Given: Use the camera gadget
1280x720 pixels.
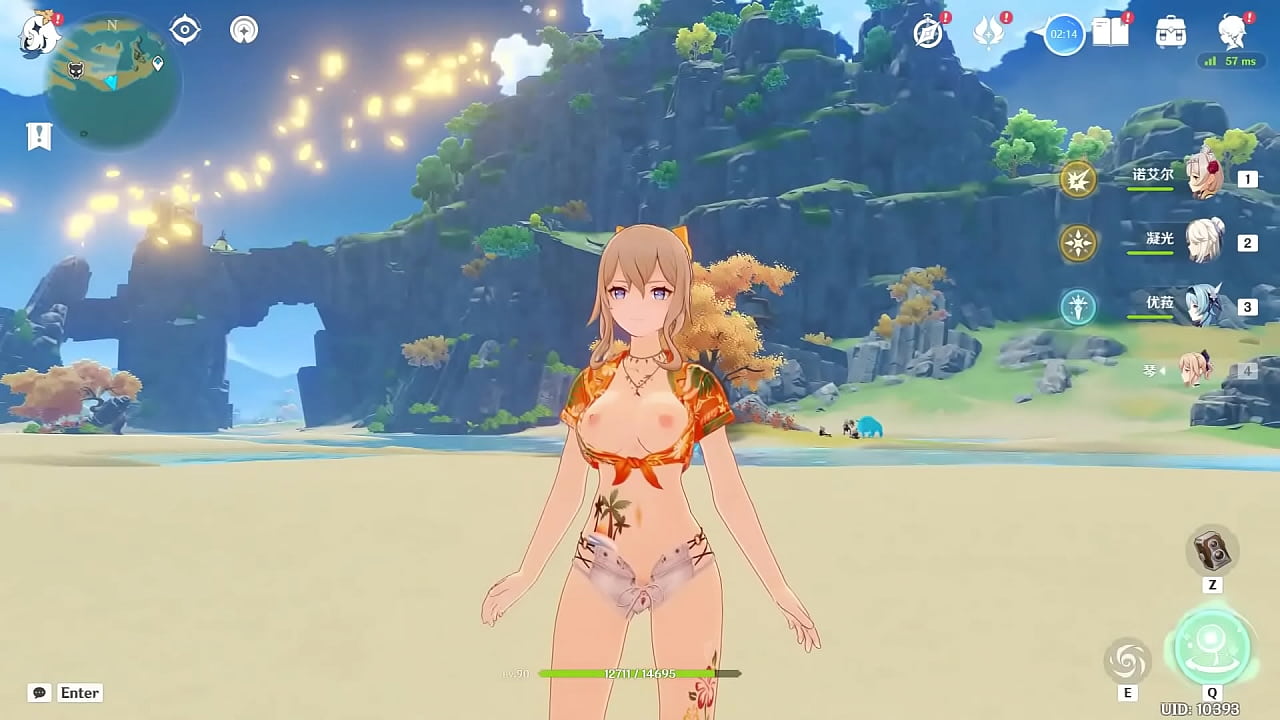Looking at the screenshot, I should [1213, 550].
